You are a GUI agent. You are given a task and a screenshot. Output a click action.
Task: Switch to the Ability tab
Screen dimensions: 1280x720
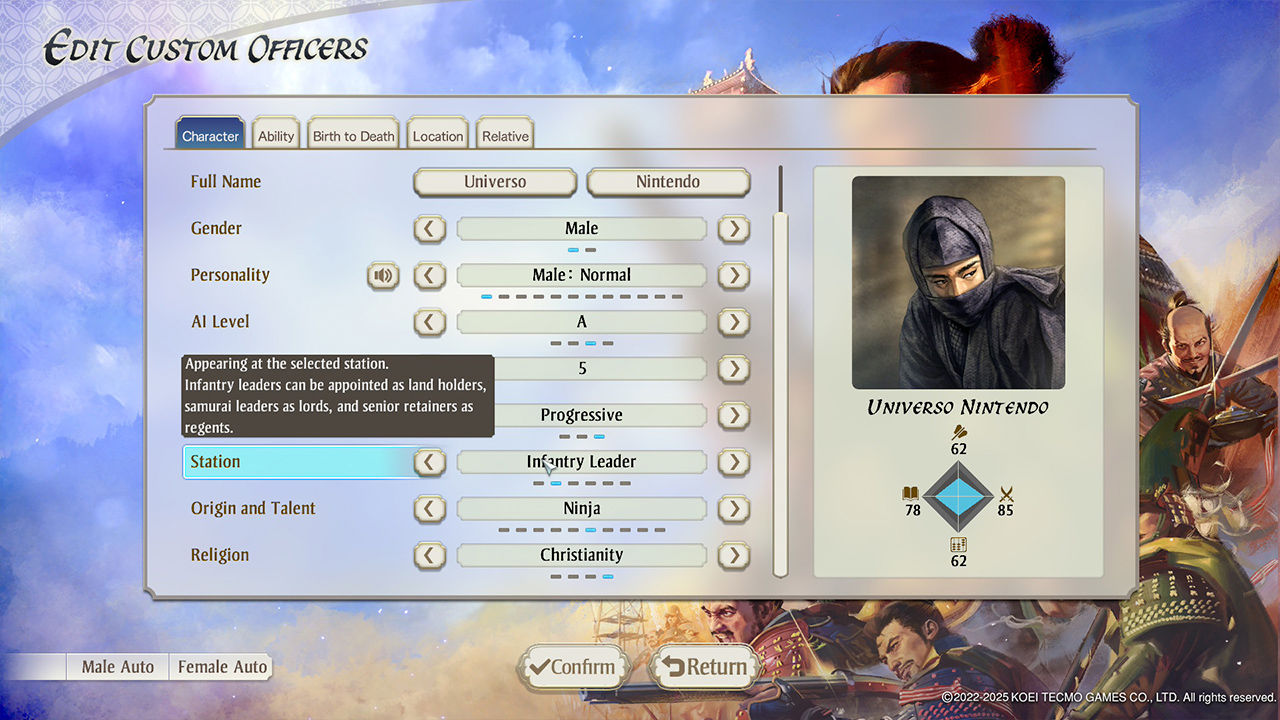coord(276,136)
